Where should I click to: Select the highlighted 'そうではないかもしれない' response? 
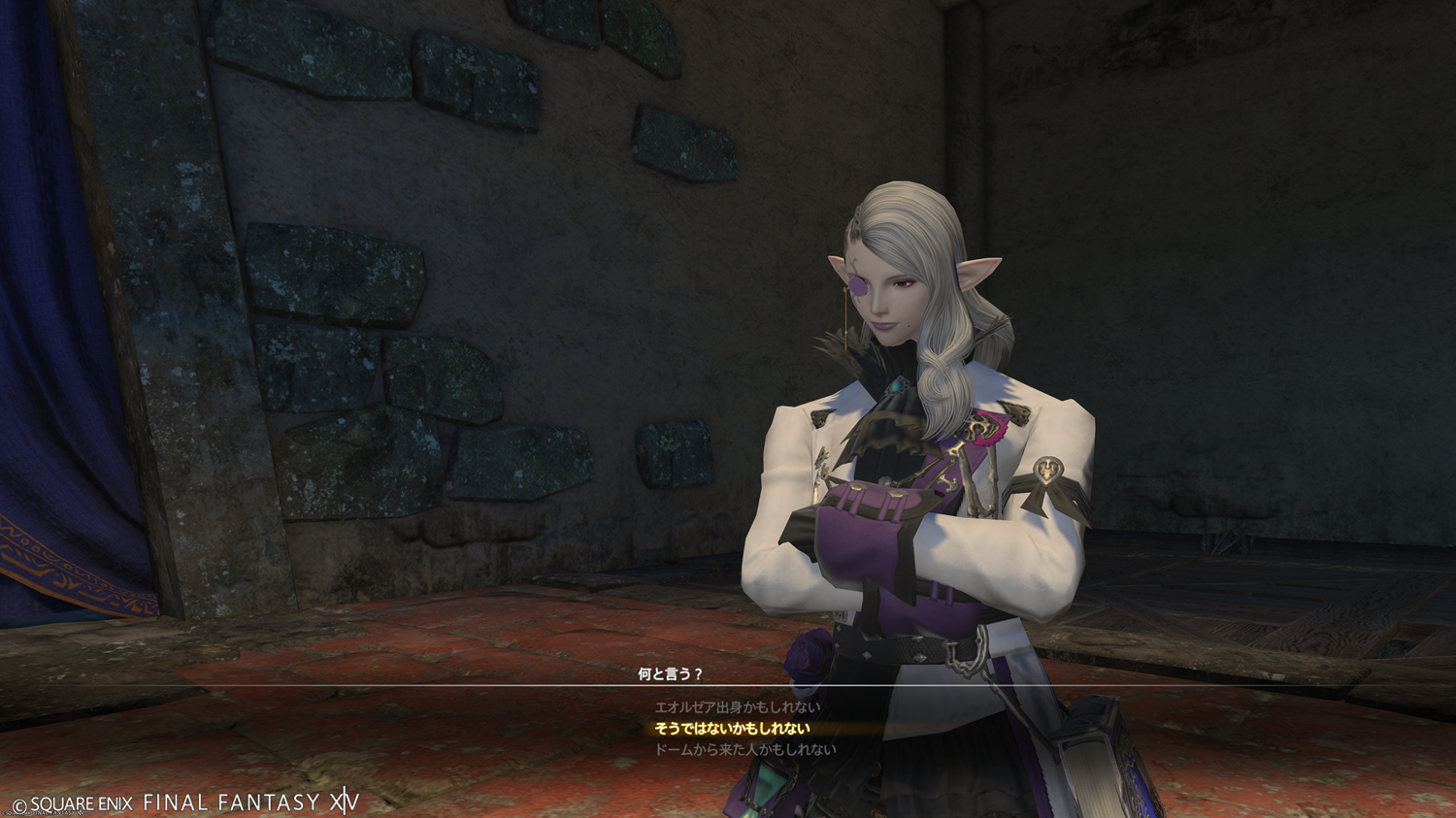coord(733,729)
